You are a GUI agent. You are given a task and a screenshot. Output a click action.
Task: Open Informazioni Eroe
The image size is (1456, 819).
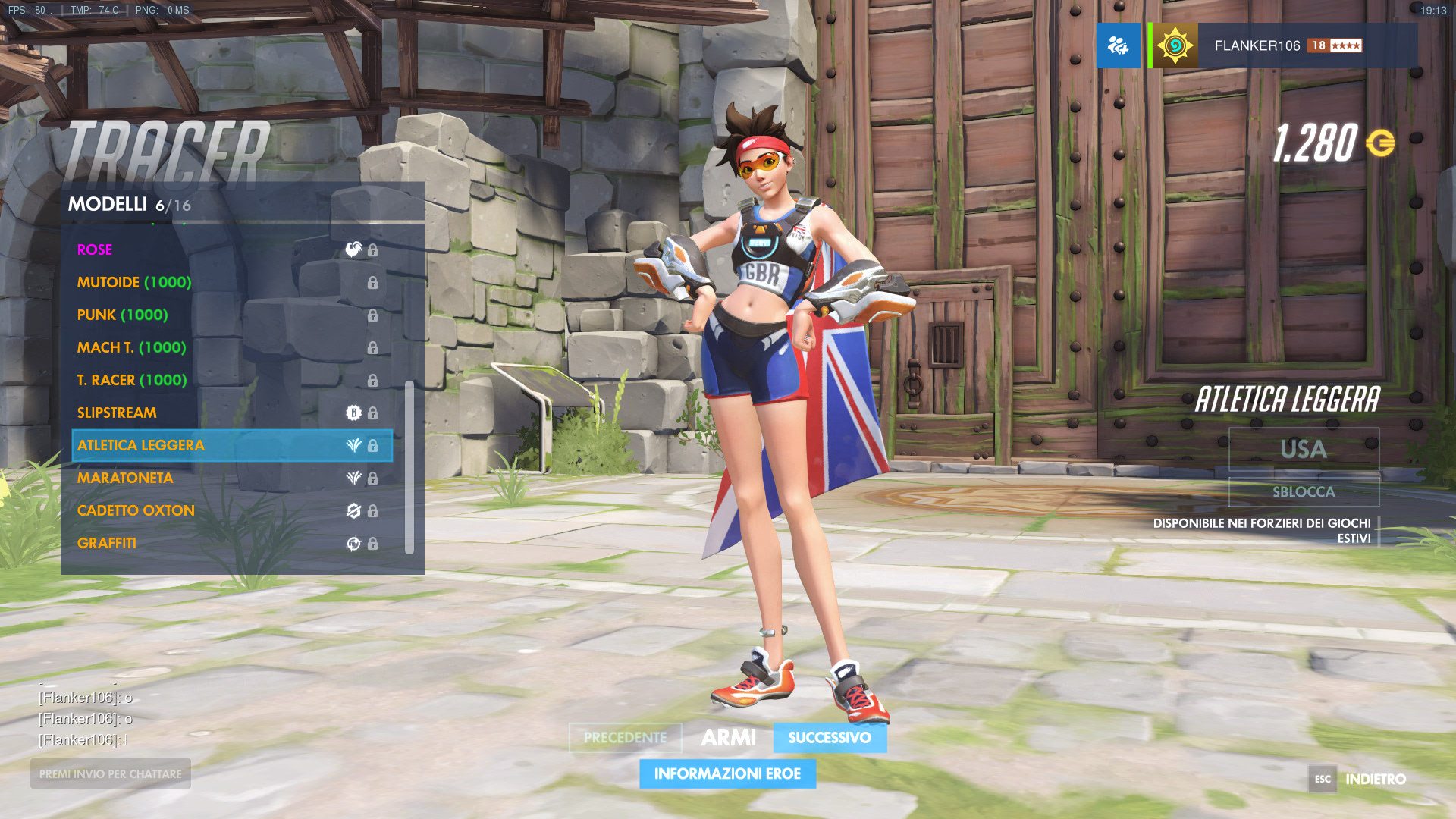tap(727, 773)
